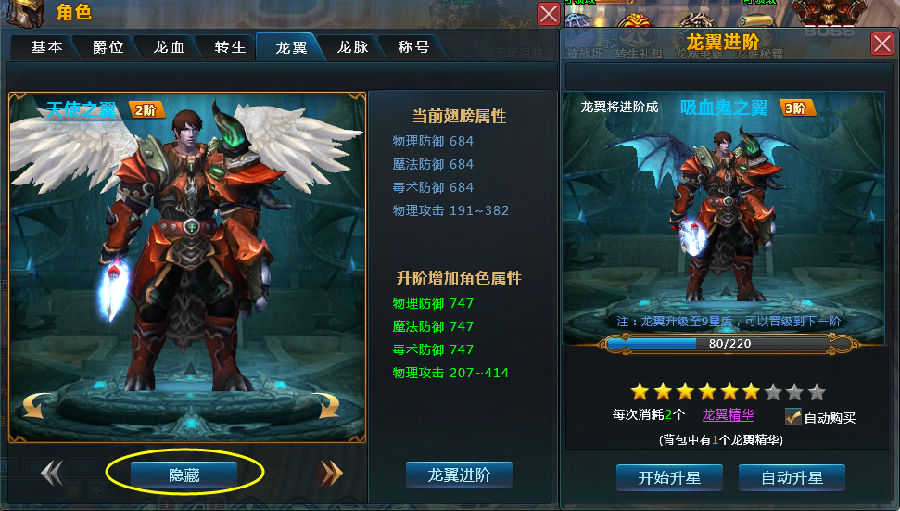Open the 龙翼精华 item link
Screen dimensions: 900x511
[x=728, y=416]
